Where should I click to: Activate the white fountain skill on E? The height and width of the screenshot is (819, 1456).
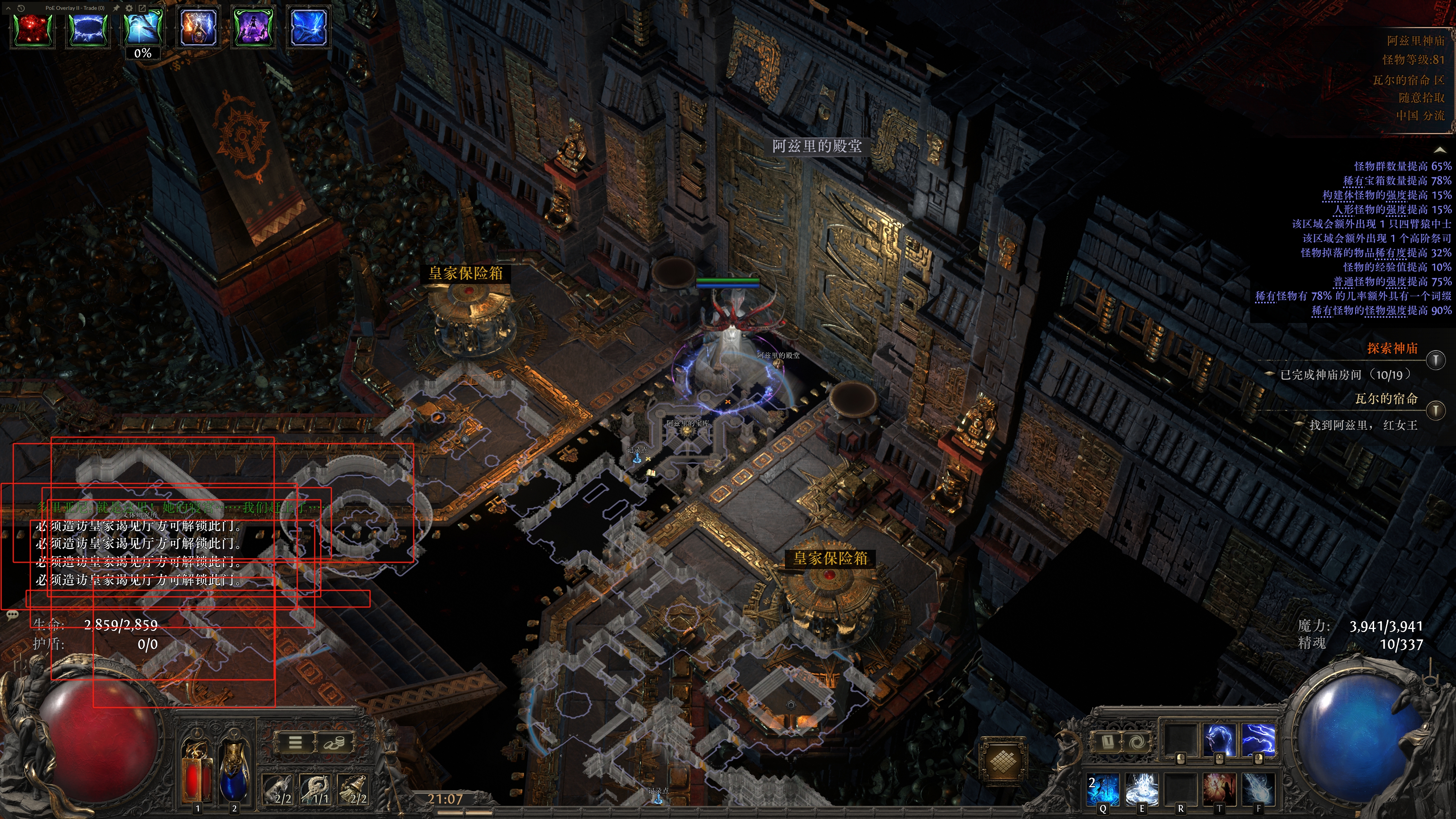coord(1142,789)
